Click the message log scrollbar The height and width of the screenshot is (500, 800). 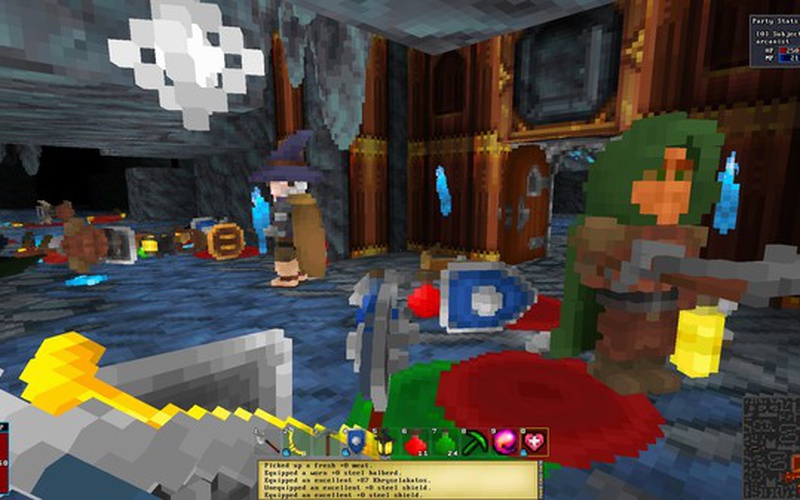click(540, 480)
